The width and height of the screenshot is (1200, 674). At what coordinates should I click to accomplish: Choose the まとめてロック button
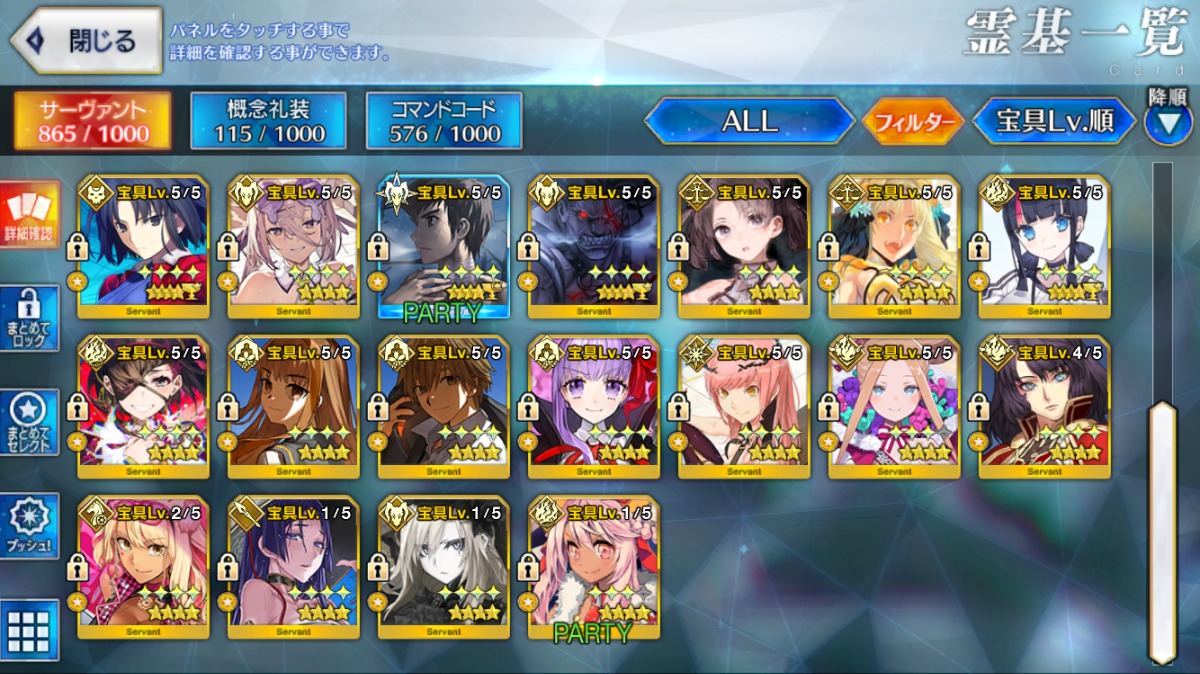(30, 319)
